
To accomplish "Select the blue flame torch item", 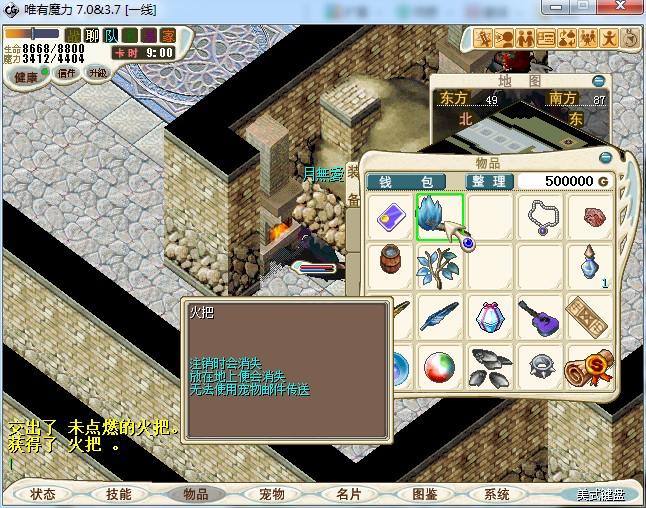I will coord(440,216).
